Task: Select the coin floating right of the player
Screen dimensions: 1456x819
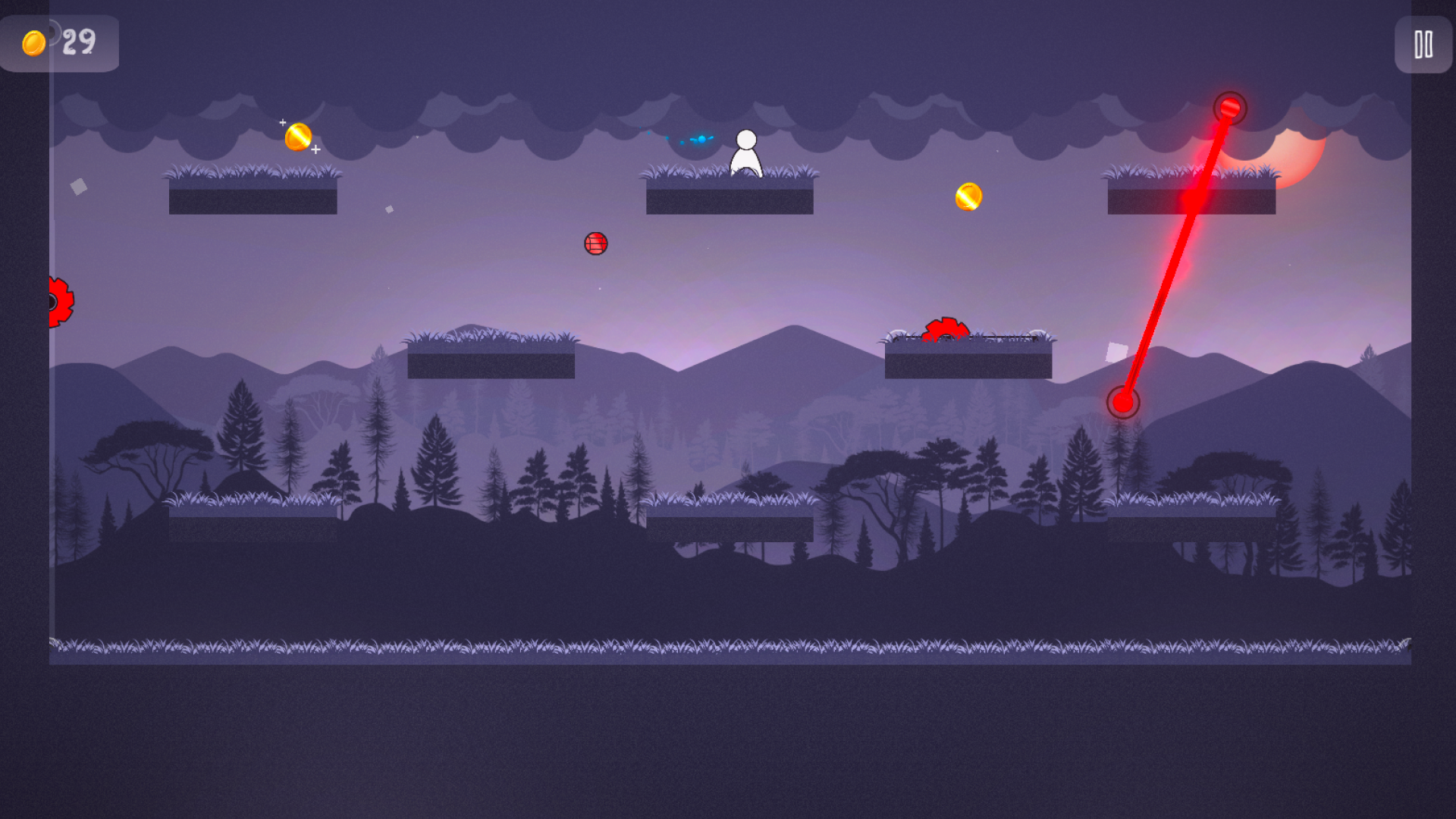Action: [968, 197]
